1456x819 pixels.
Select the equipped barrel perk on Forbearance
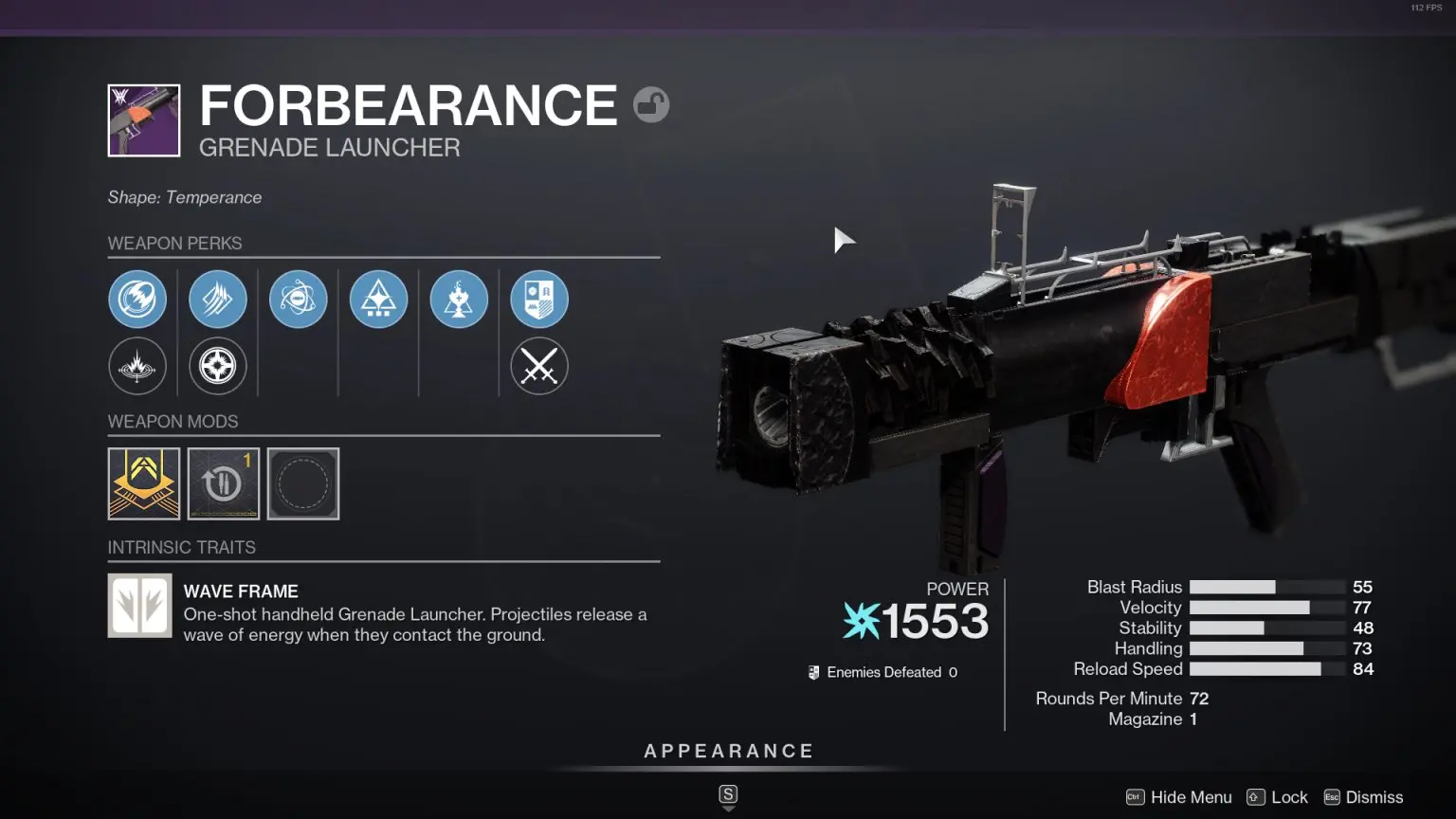[137, 299]
